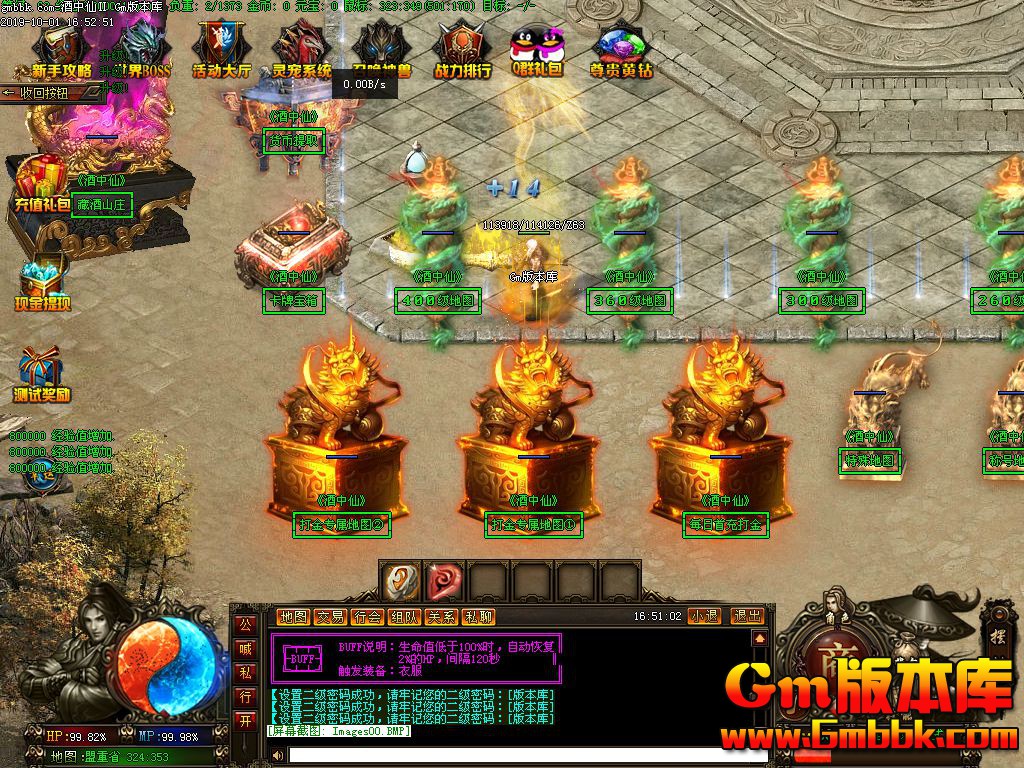
Task: Open the 行会 guild button
Action: pos(367,617)
